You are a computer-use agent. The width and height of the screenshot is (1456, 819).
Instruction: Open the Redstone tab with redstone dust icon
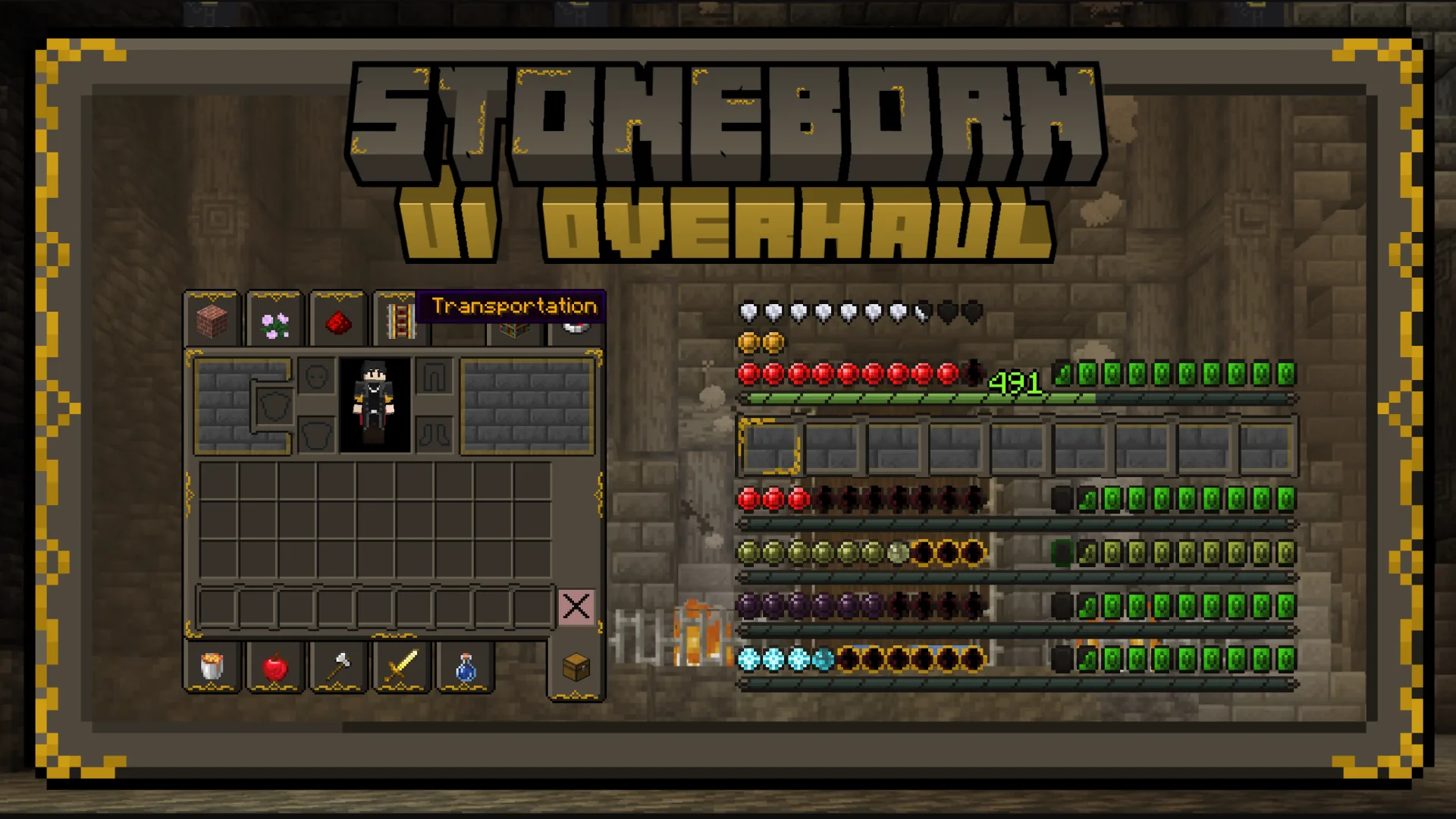[x=338, y=318]
